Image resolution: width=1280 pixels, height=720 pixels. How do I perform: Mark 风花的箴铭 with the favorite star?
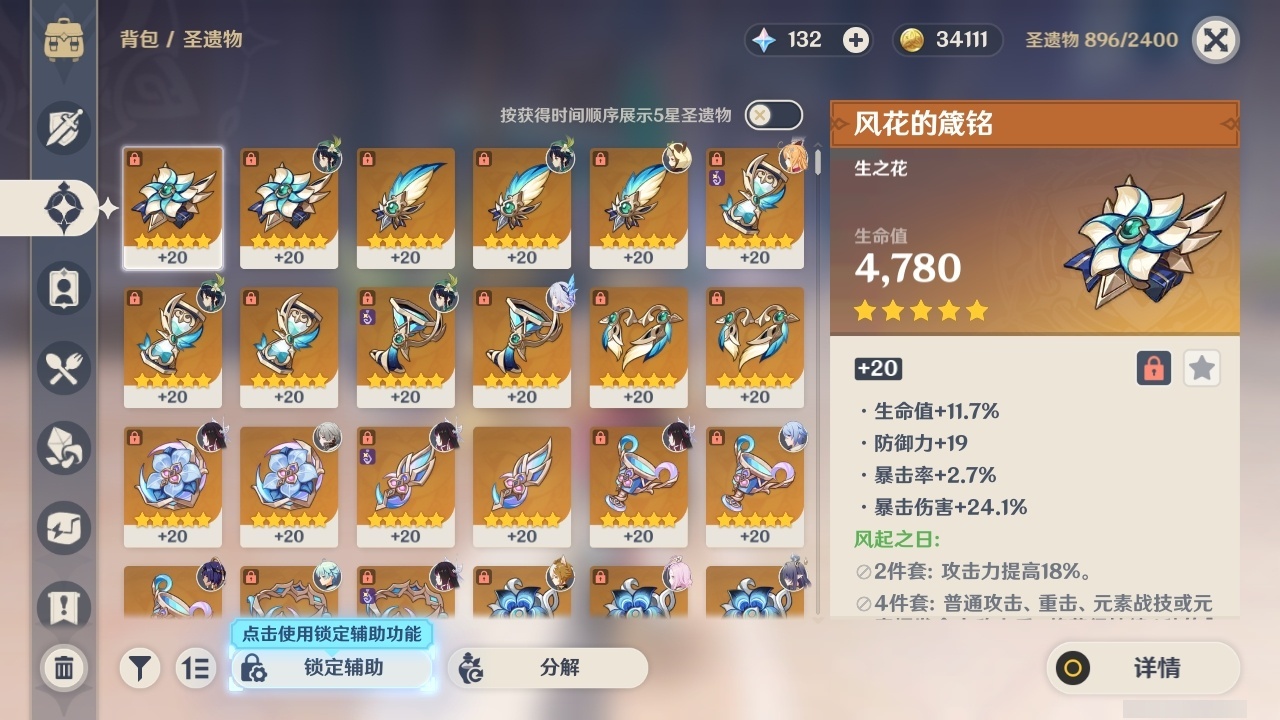[x=1201, y=368]
